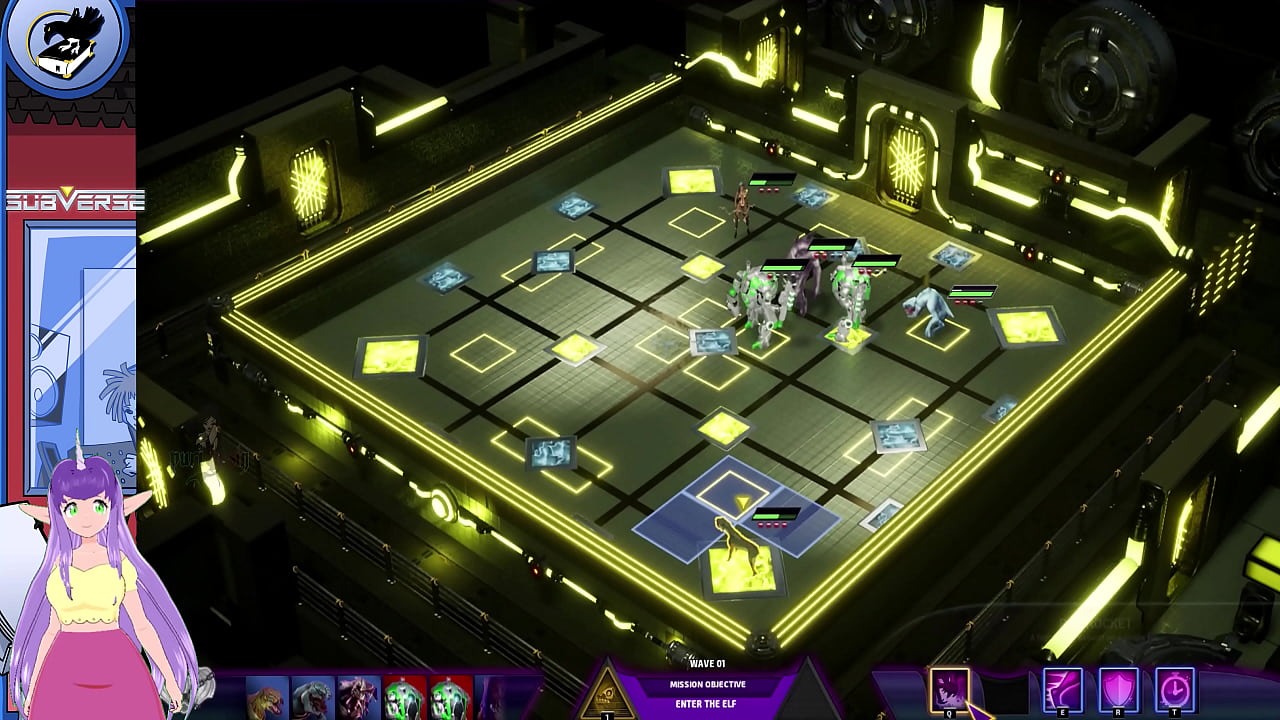This screenshot has height=720, width=1280.
Task: Select the grey beast turn-order portrait
Action: [312, 697]
